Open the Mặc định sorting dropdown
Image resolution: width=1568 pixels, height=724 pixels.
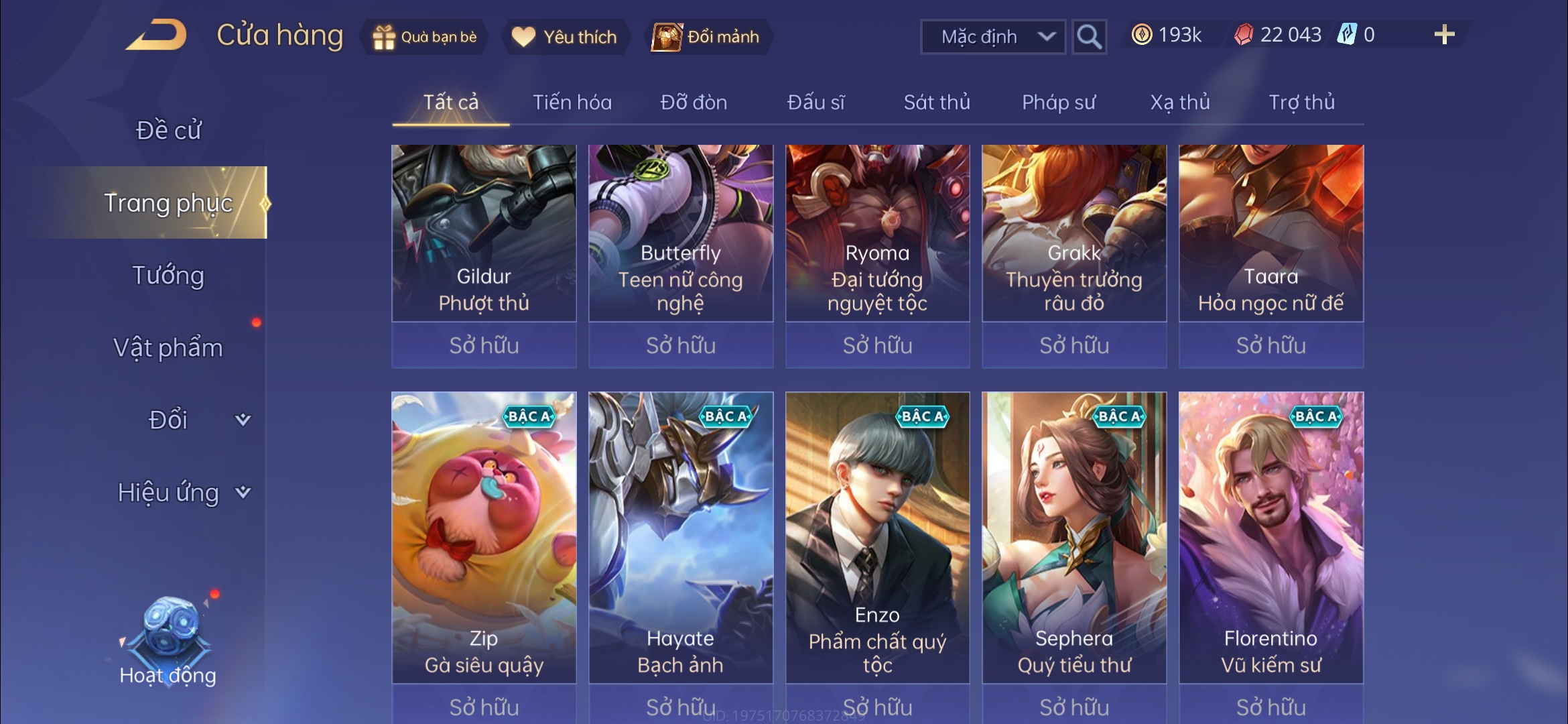[x=992, y=37]
